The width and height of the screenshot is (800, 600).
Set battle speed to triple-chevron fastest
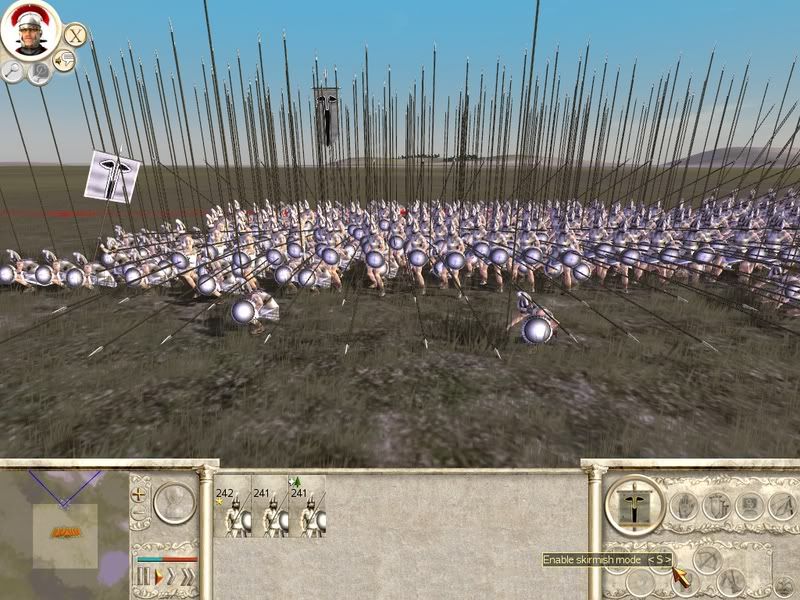pyautogui.click(x=187, y=577)
